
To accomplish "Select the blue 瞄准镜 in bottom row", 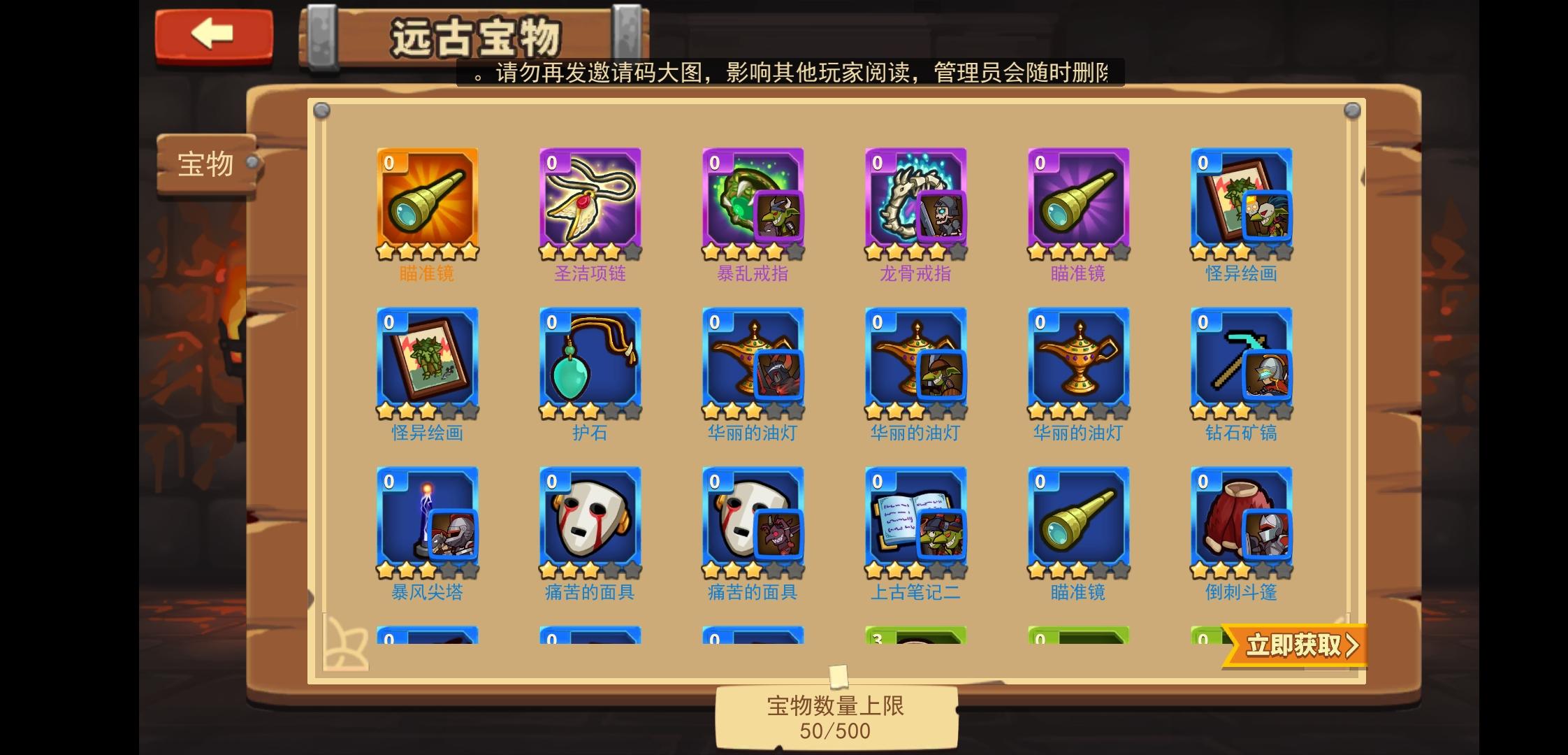I will (x=1078, y=521).
